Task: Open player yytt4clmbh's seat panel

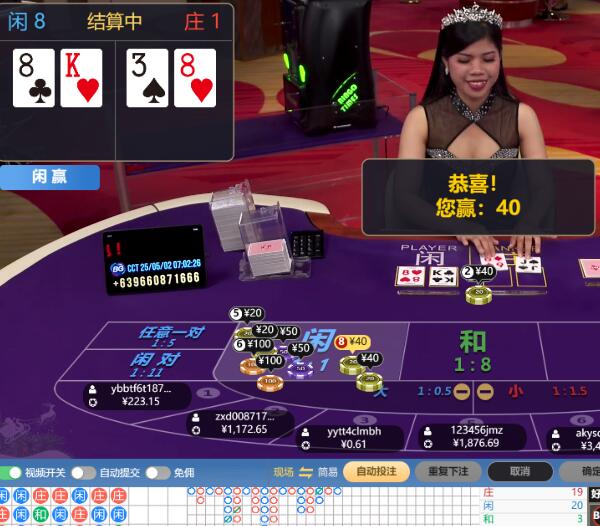Action: coord(350,438)
